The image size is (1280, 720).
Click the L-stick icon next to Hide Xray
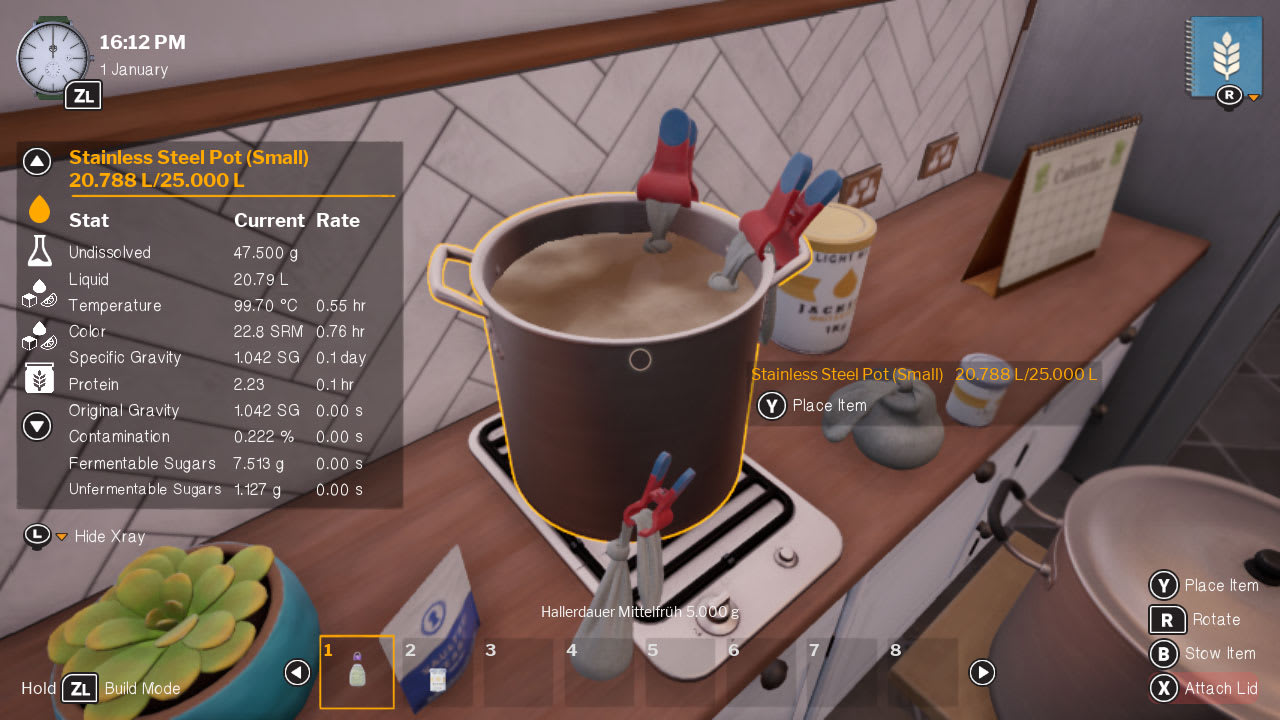pyautogui.click(x=37, y=537)
